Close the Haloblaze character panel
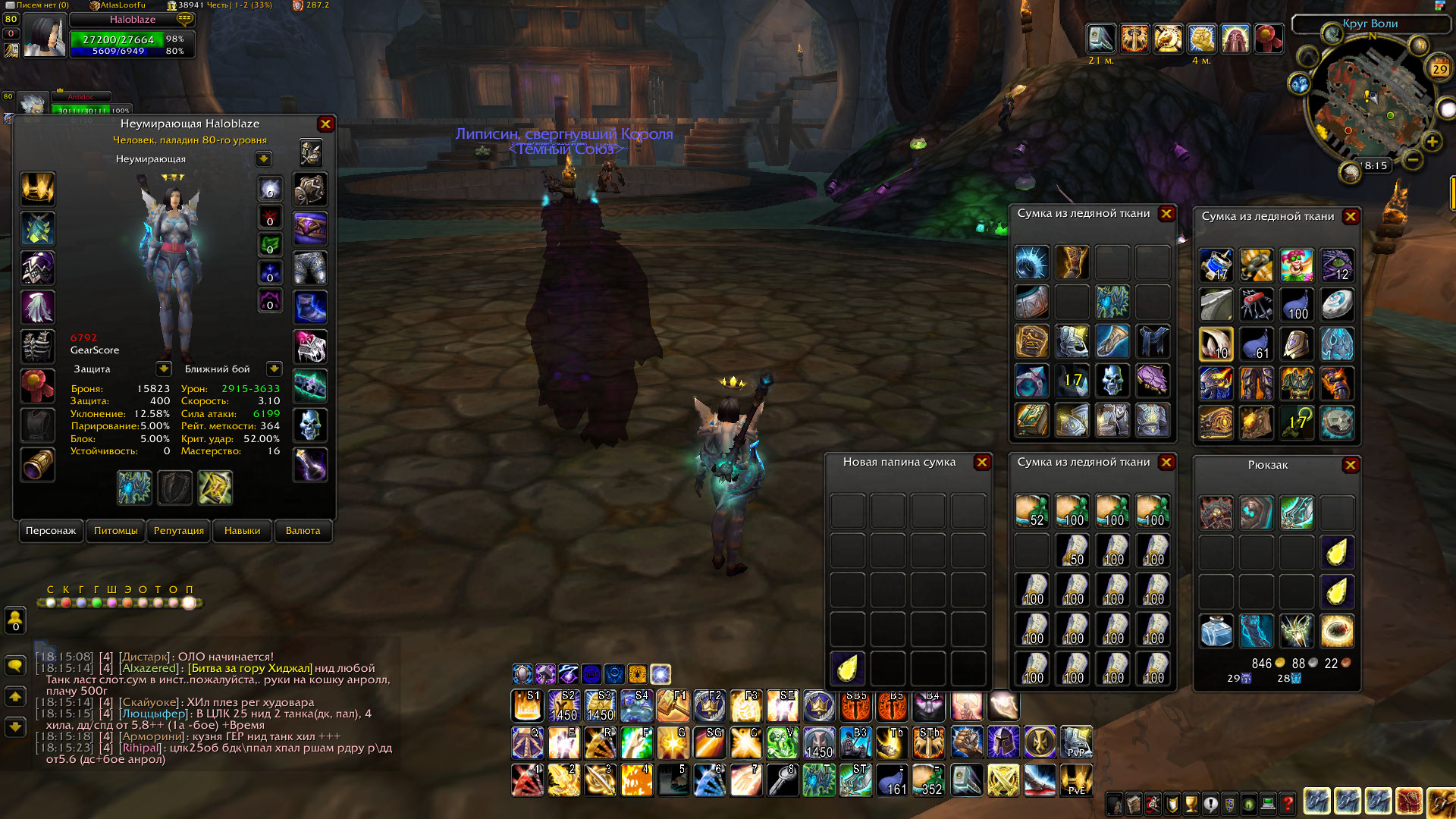 pos(325,124)
